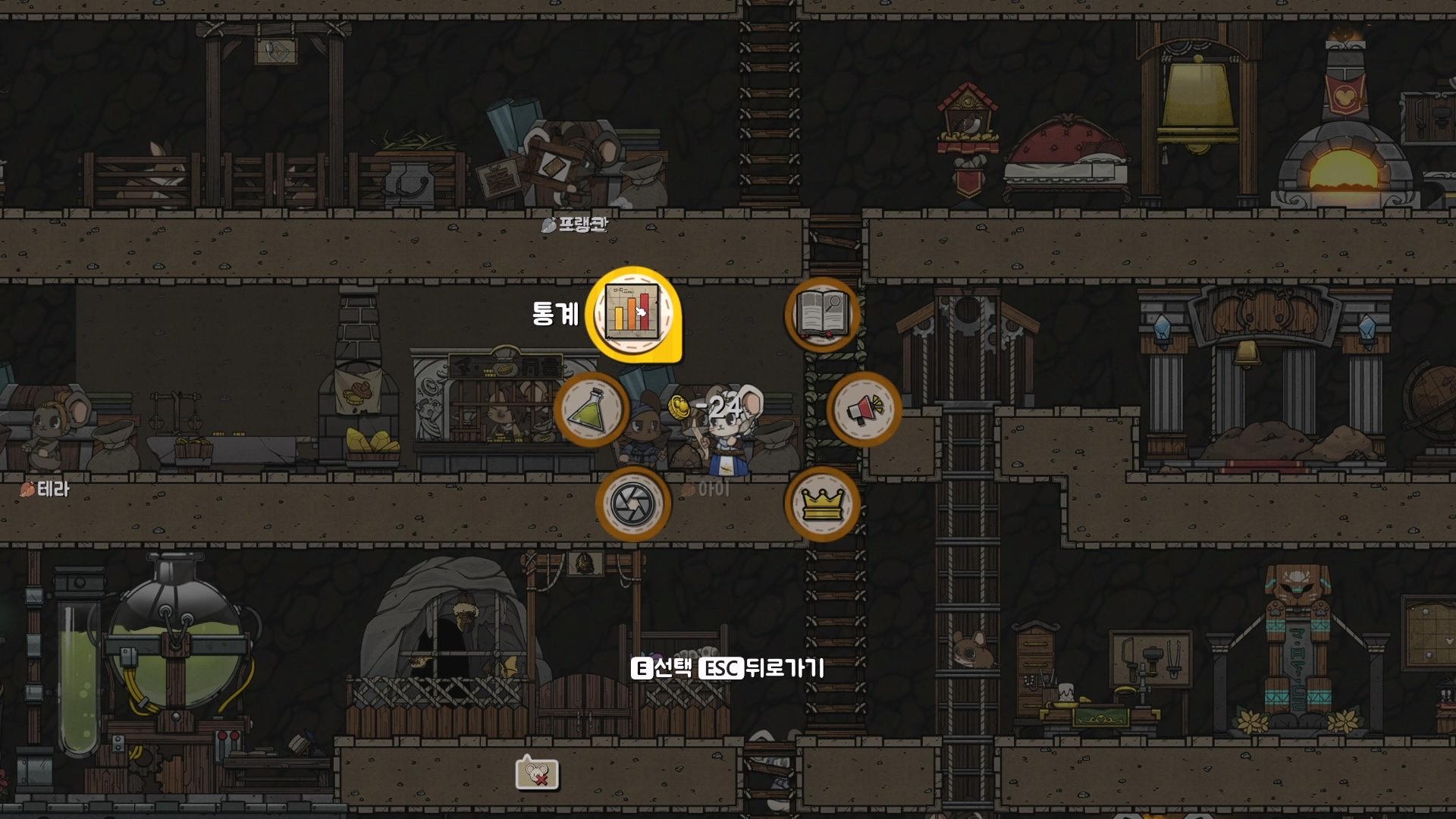This screenshot has width=1456, height=819.
Task: Open the gold crown menu option
Action: coord(822,504)
